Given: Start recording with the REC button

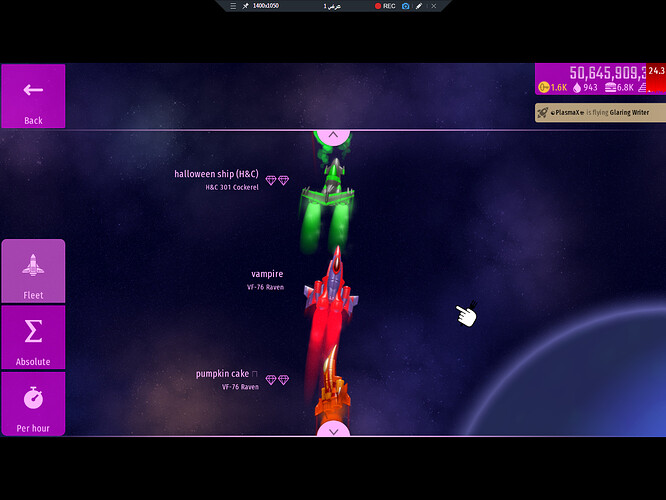Looking at the screenshot, I should click(x=385, y=6).
